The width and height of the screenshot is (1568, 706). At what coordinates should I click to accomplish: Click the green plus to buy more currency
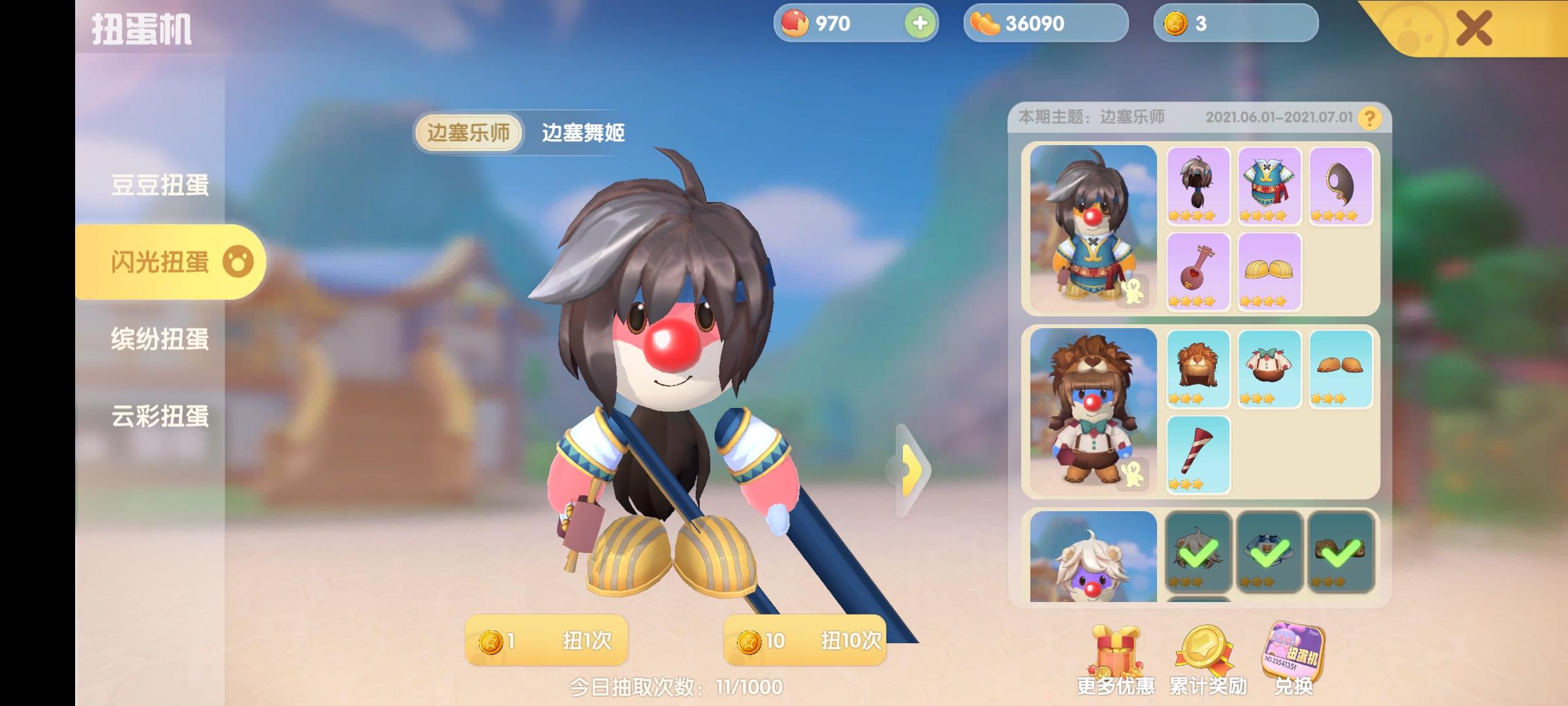919,24
